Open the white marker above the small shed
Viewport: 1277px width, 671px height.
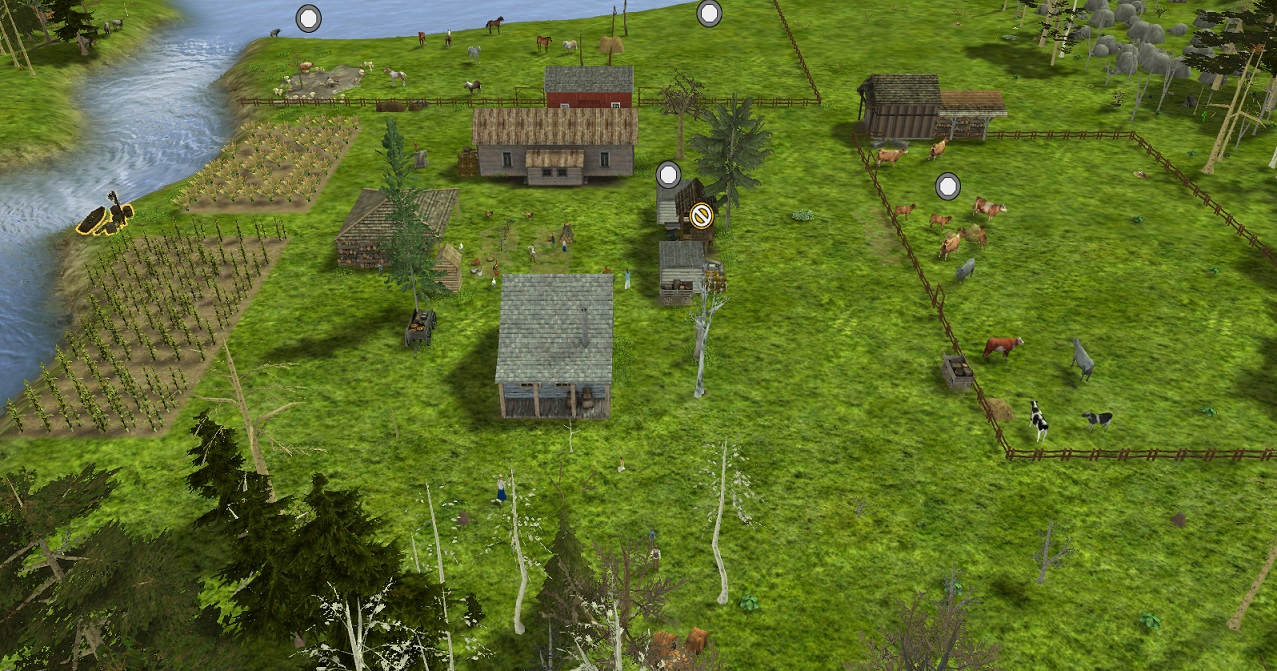[x=669, y=175]
